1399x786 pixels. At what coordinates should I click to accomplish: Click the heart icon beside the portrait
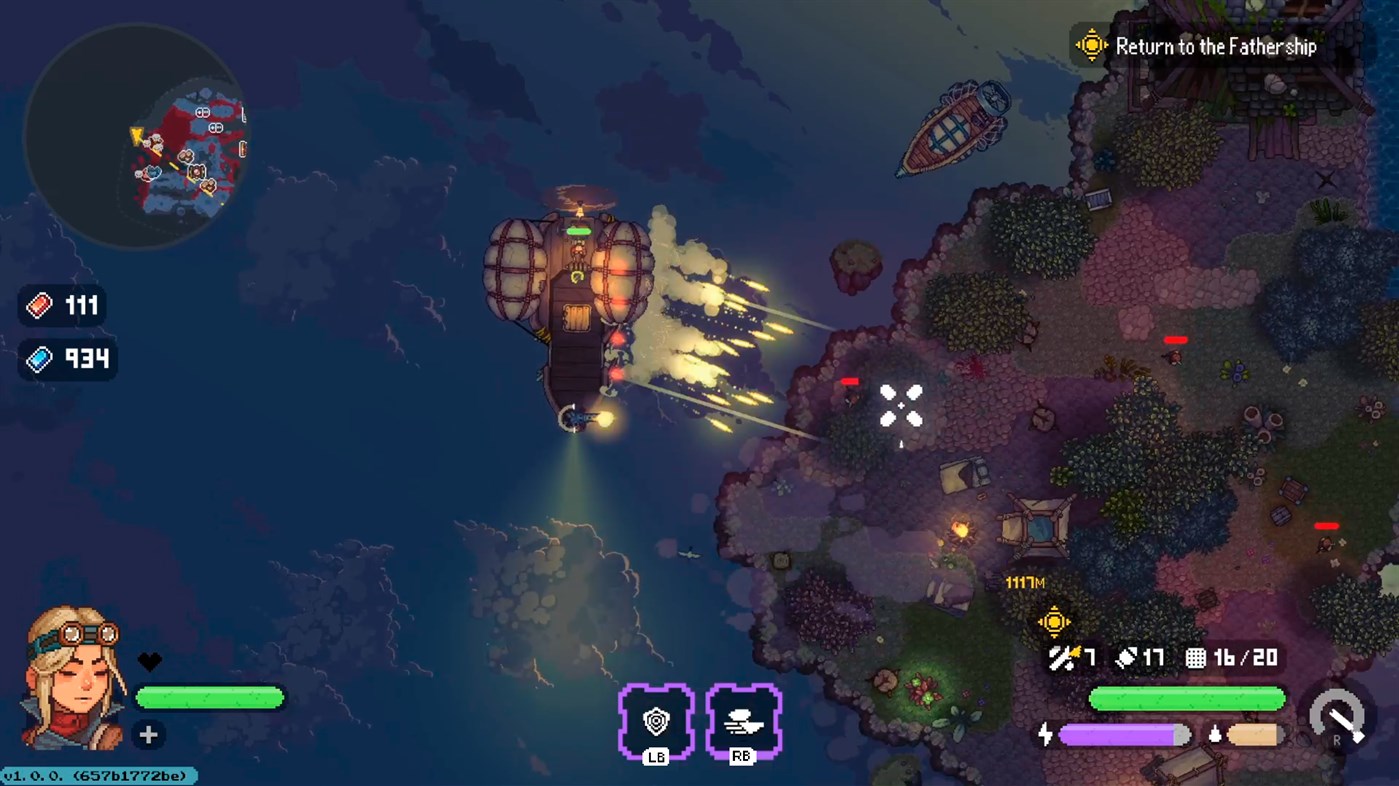pyautogui.click(x=148, y=662)
